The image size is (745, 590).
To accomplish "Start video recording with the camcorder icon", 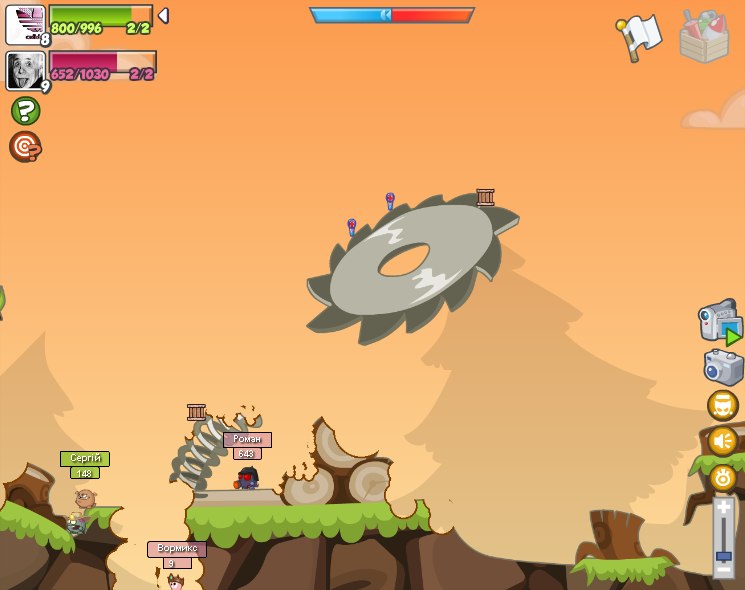I will (x=720, y=323).
